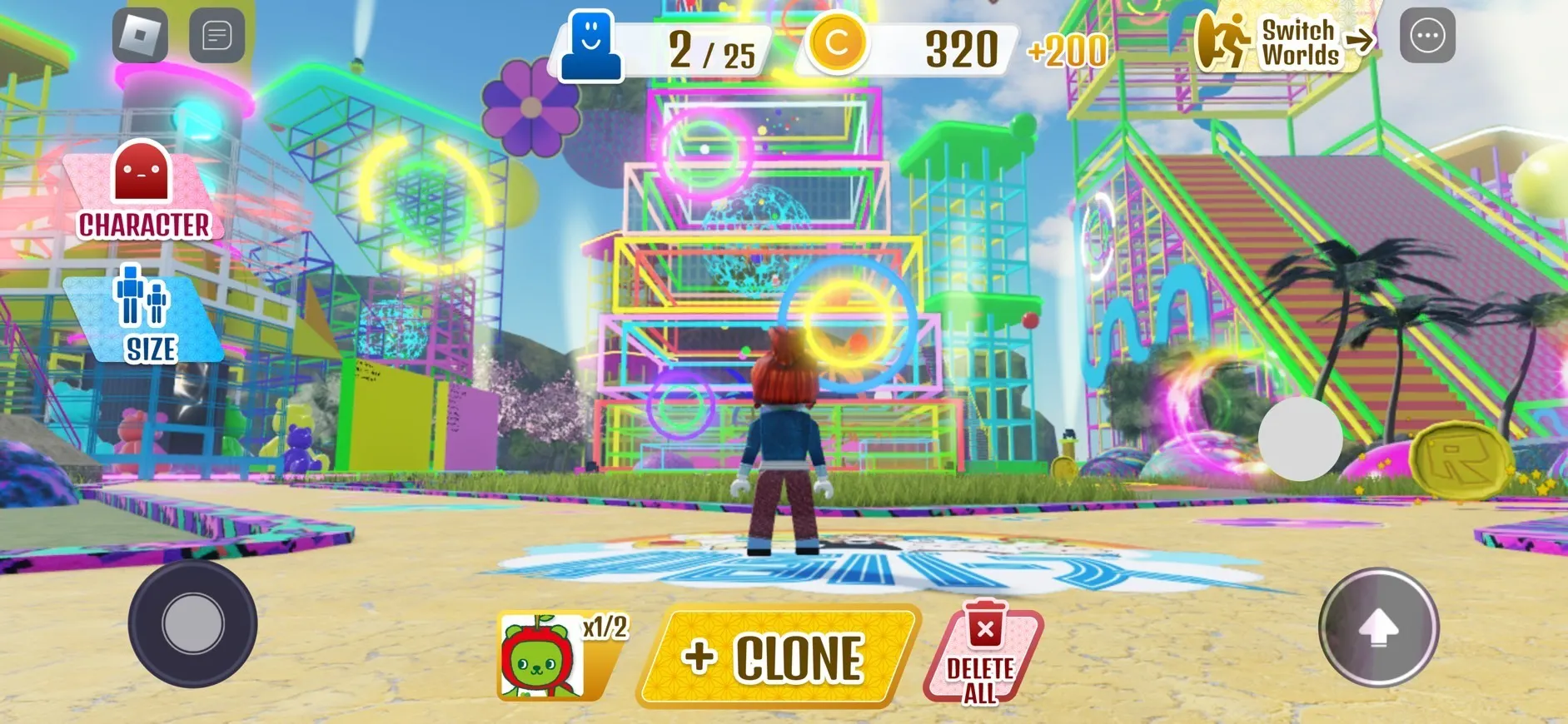Viewport: 1568px width, 724px height.
Task: Tap the virtual movement joystick
Action: click(193, 624)
